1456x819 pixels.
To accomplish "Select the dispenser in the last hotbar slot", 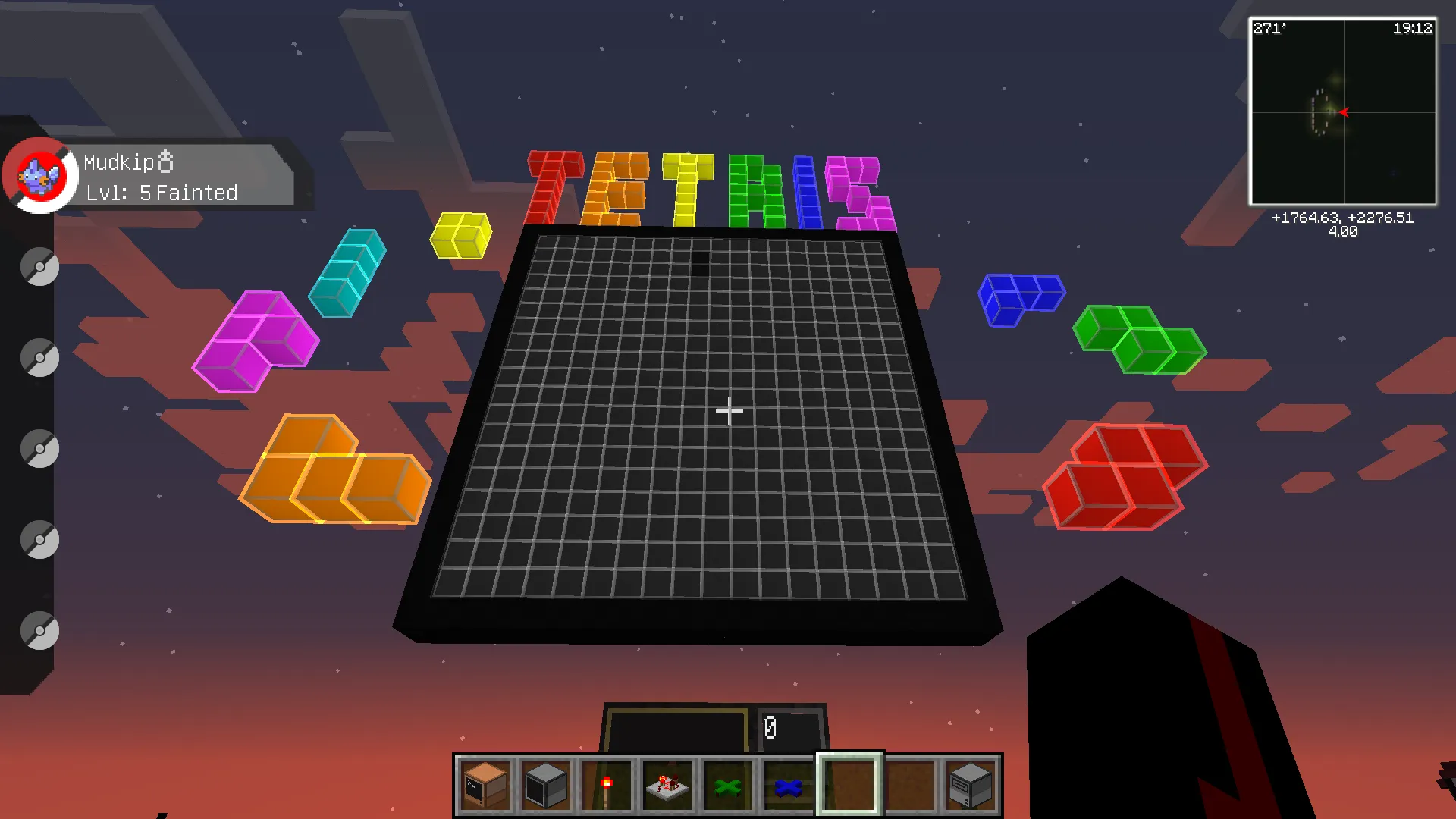I will tap(969, 784).
